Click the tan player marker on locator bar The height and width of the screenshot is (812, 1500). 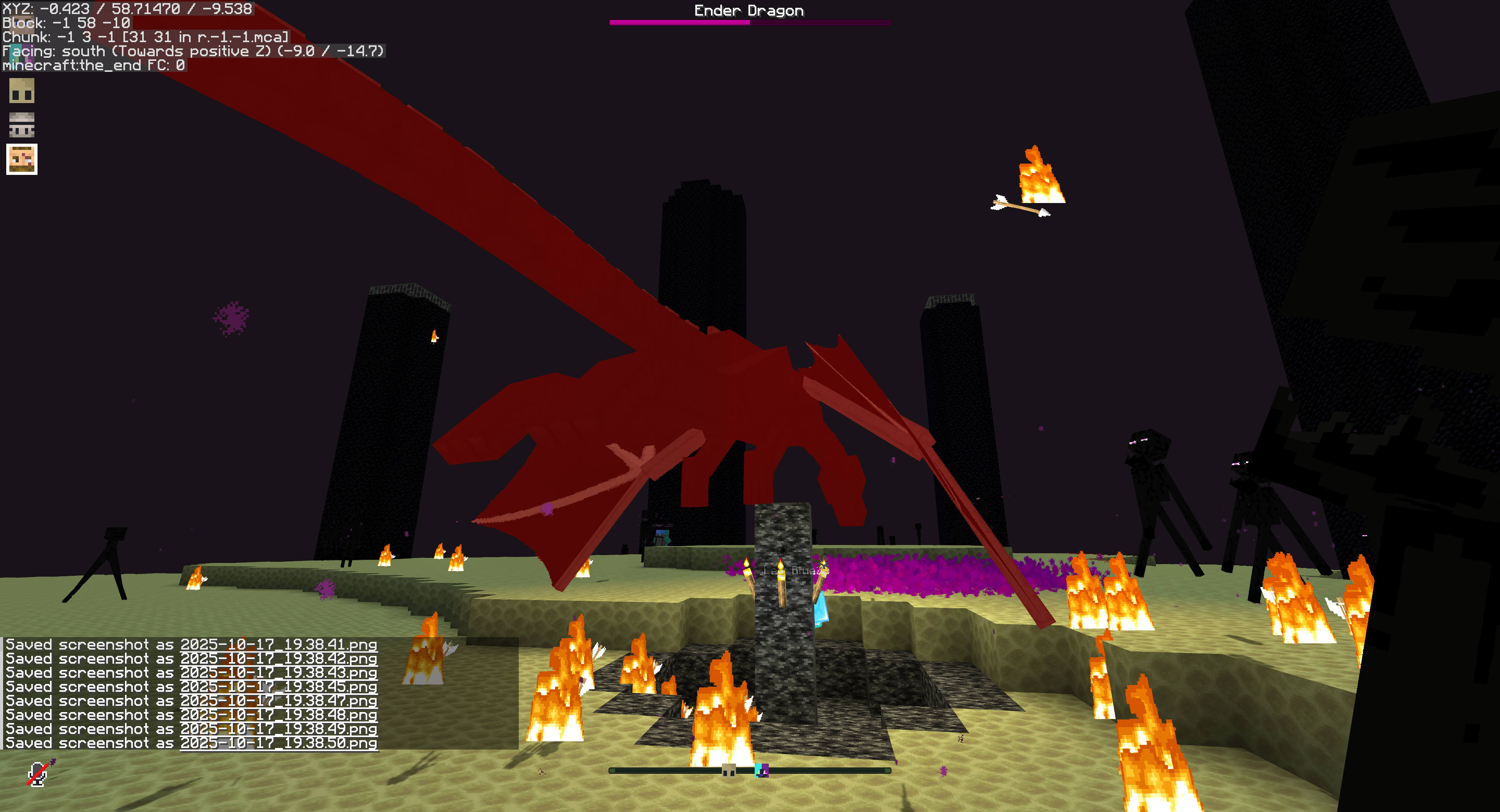coord(729,770)
